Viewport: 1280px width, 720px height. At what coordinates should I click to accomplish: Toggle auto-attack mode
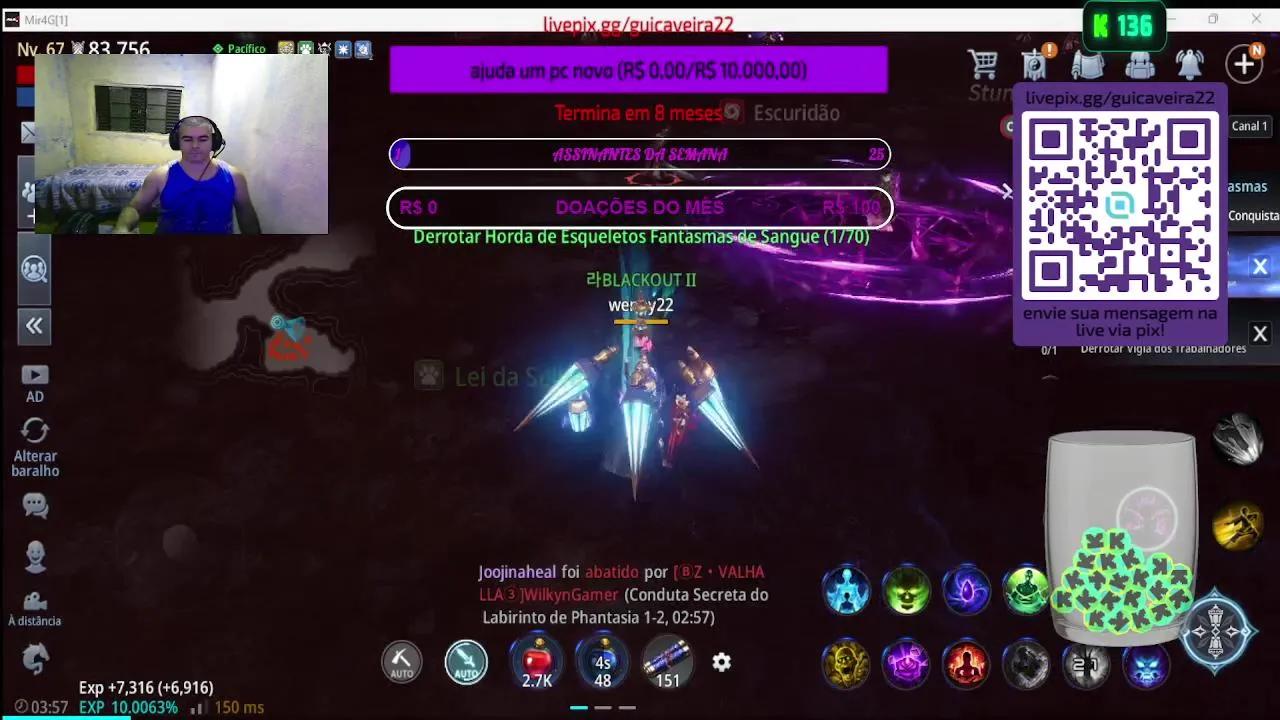[401, 662]
